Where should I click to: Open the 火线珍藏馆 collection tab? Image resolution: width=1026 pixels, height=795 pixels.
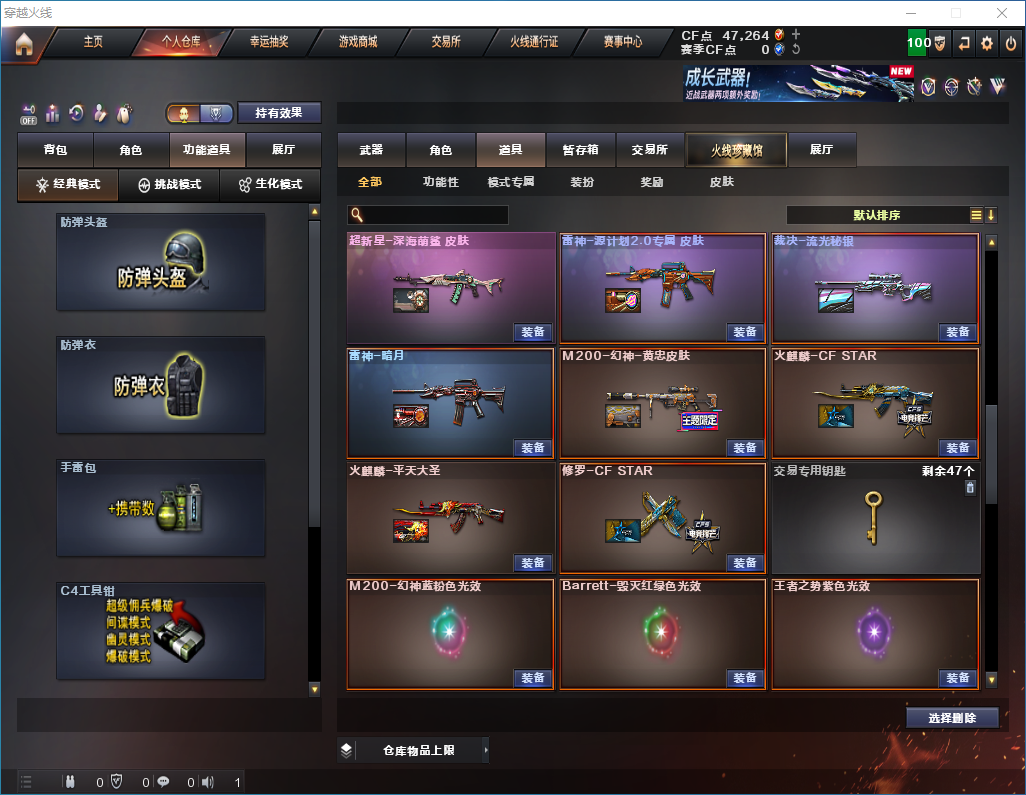[736, 150]
